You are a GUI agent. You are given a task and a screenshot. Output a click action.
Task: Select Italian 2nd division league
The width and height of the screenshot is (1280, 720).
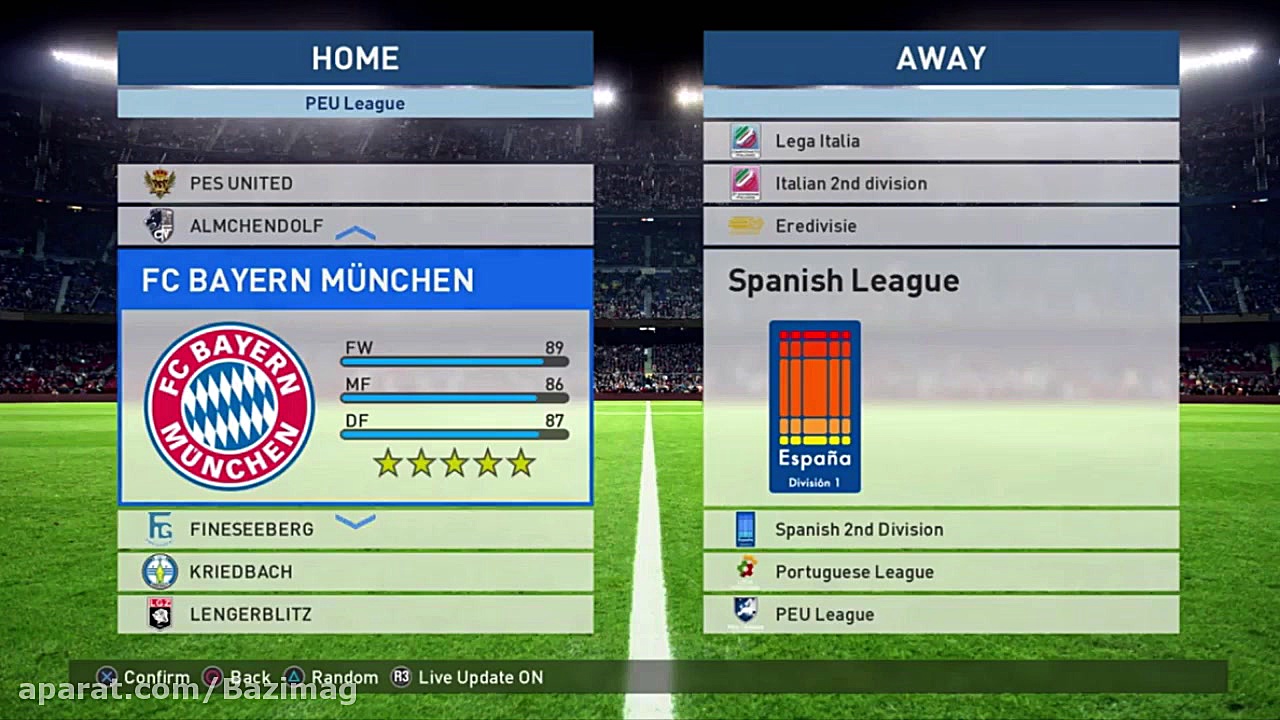click(940, 183)
